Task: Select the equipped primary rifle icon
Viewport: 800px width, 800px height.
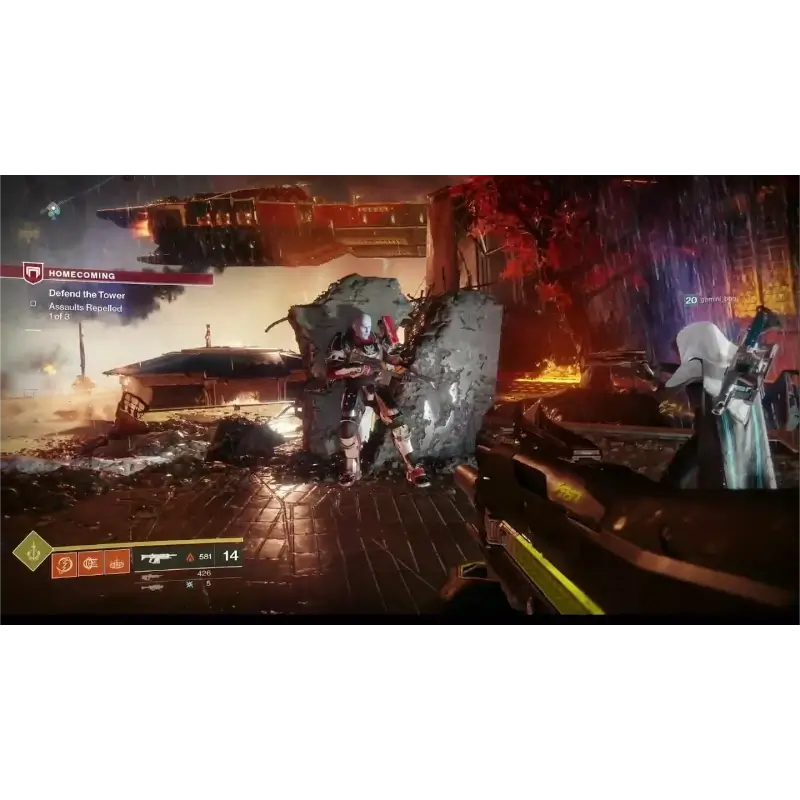Action: [x=158, y=557]
